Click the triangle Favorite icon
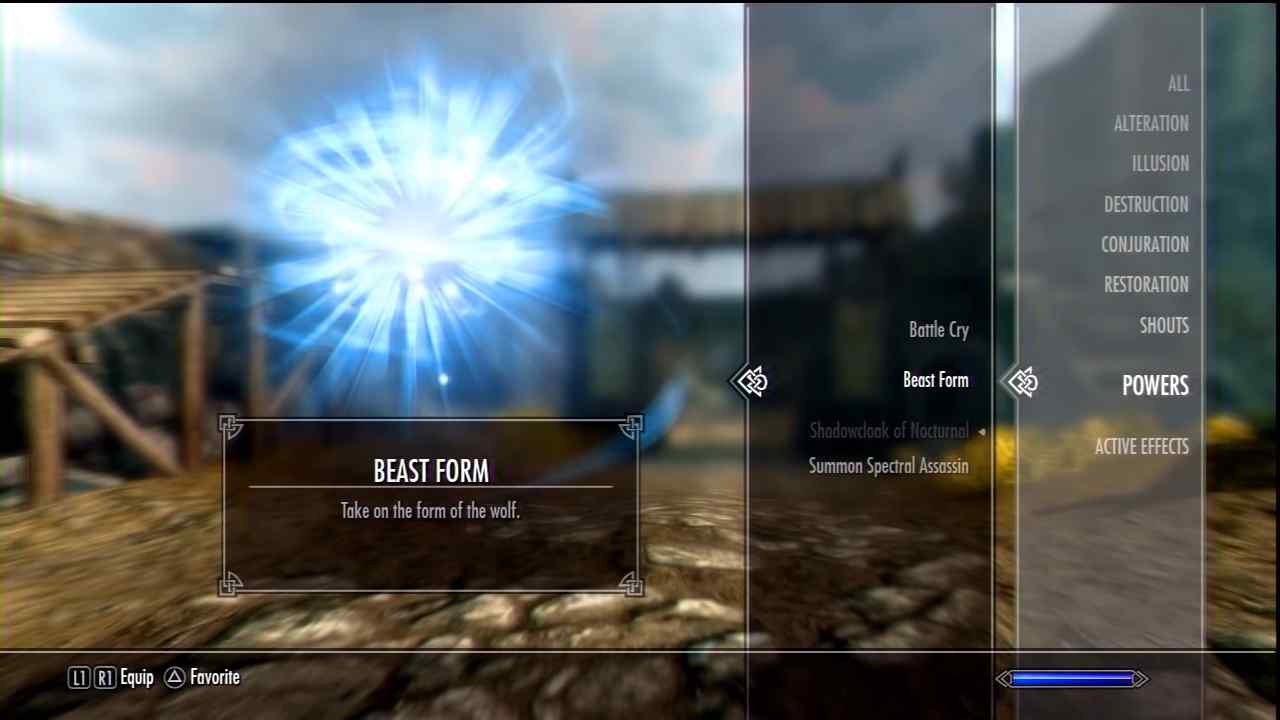Screen dimensions: 1280x720 click(x=173, y=677)
